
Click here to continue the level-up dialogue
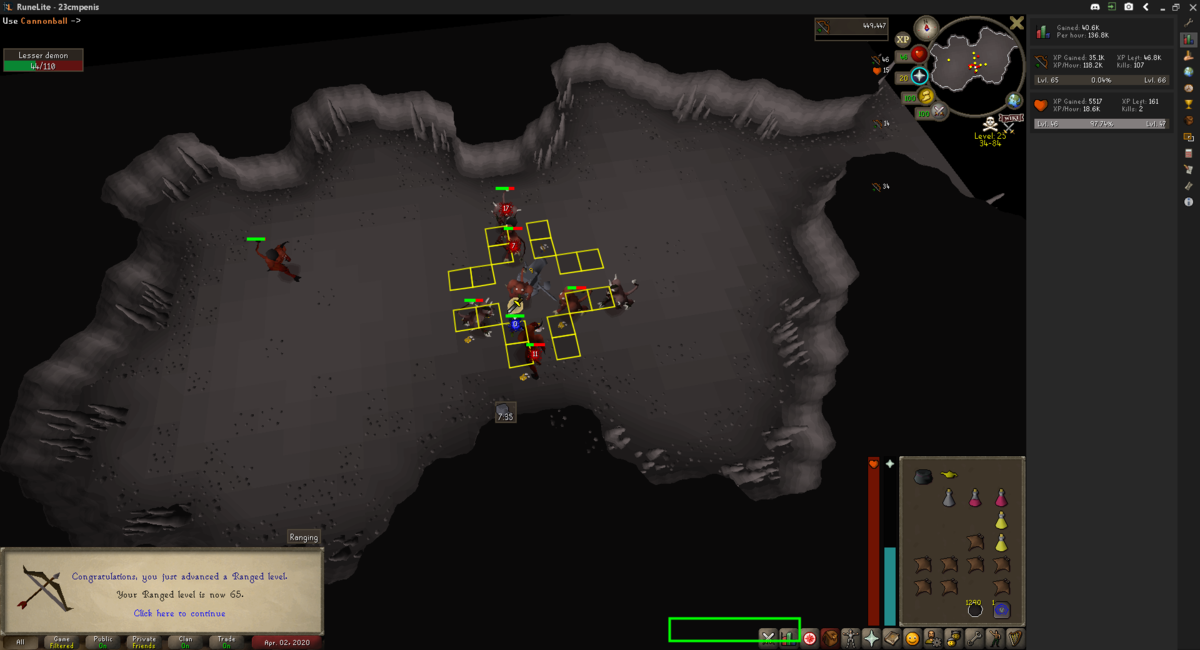click(x=180, y=613)
